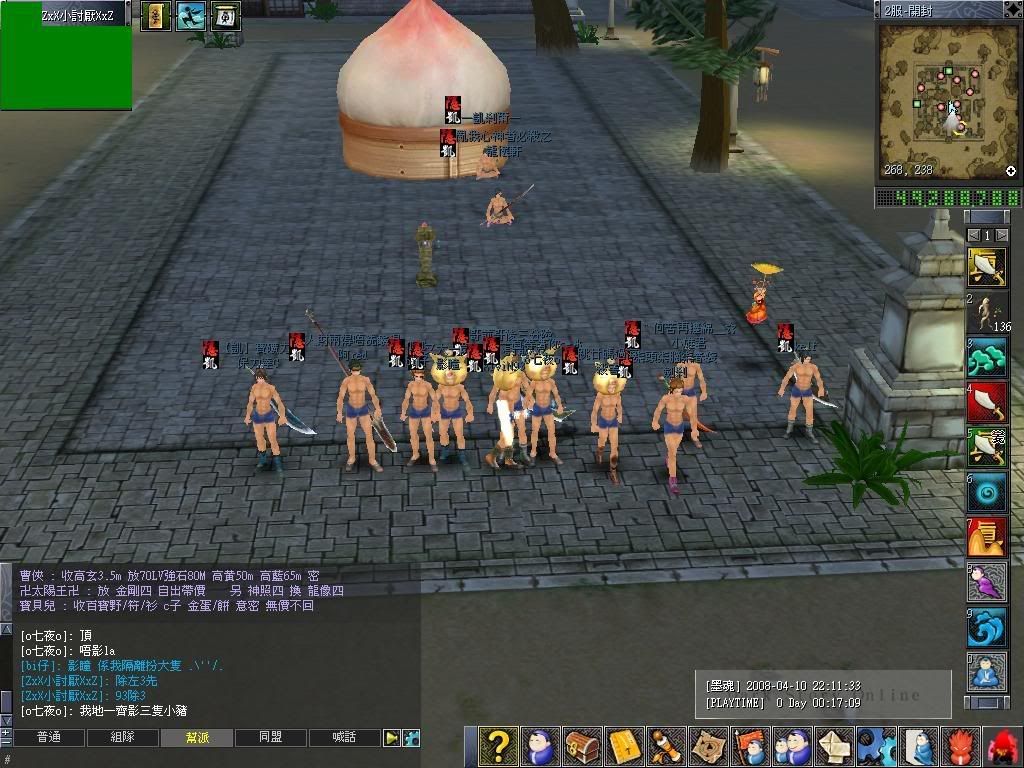The height and width of the screenshot is (768, 1024).
Task: Select the 幫派 guild chat tab
Action: click(197, 737)
